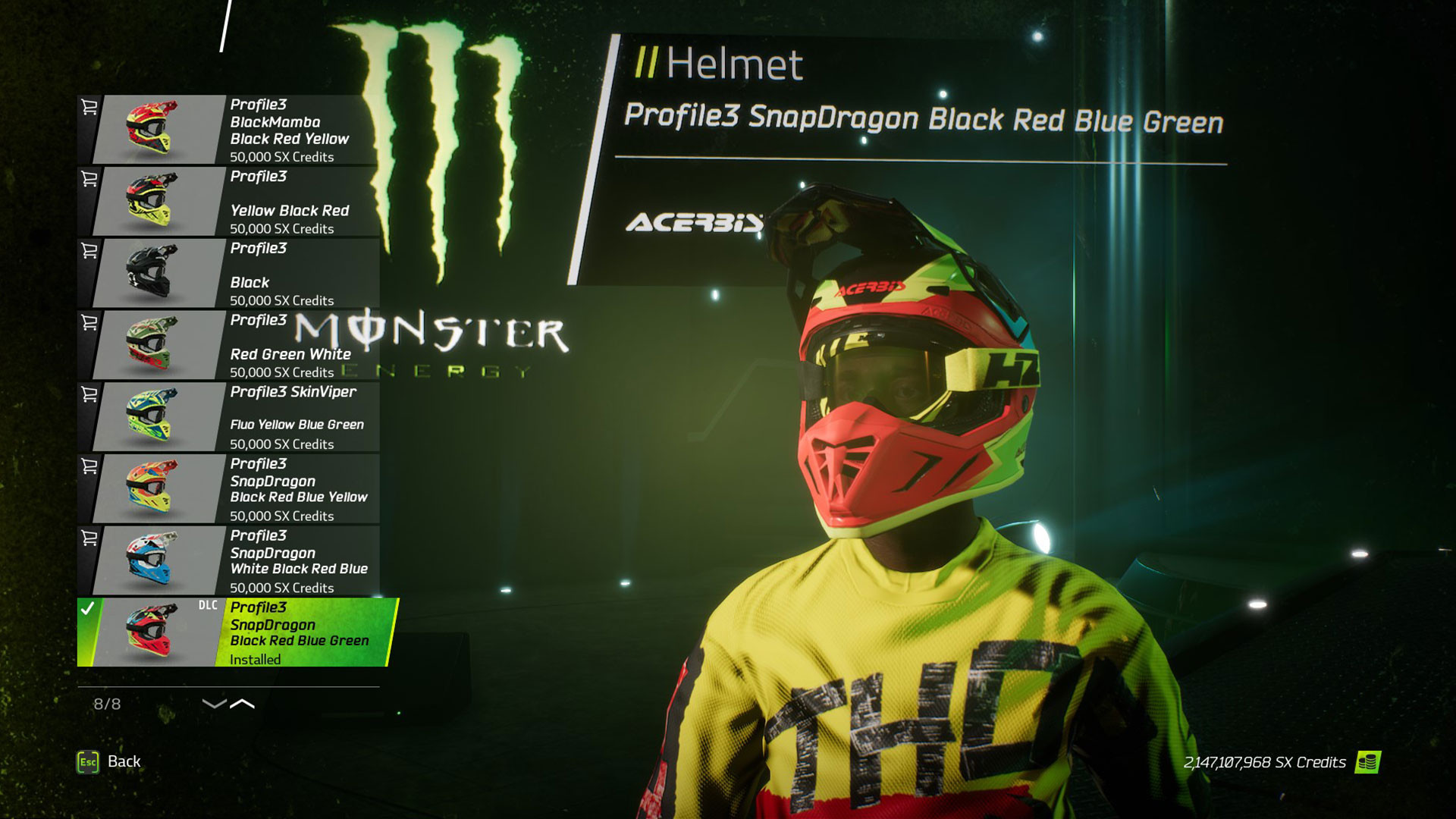
Task: Click the cart icon for Red Green White helmet
Action: tap(91, 322)
